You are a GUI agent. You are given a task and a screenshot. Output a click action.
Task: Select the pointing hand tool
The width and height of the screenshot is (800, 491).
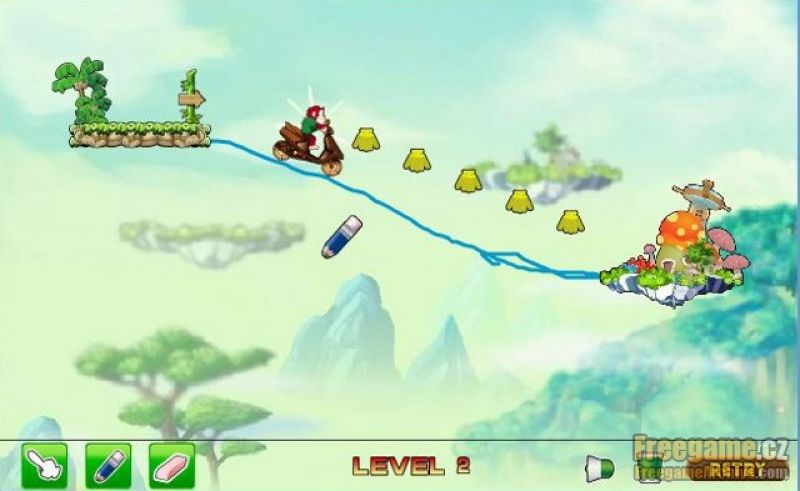click(44, 465)
